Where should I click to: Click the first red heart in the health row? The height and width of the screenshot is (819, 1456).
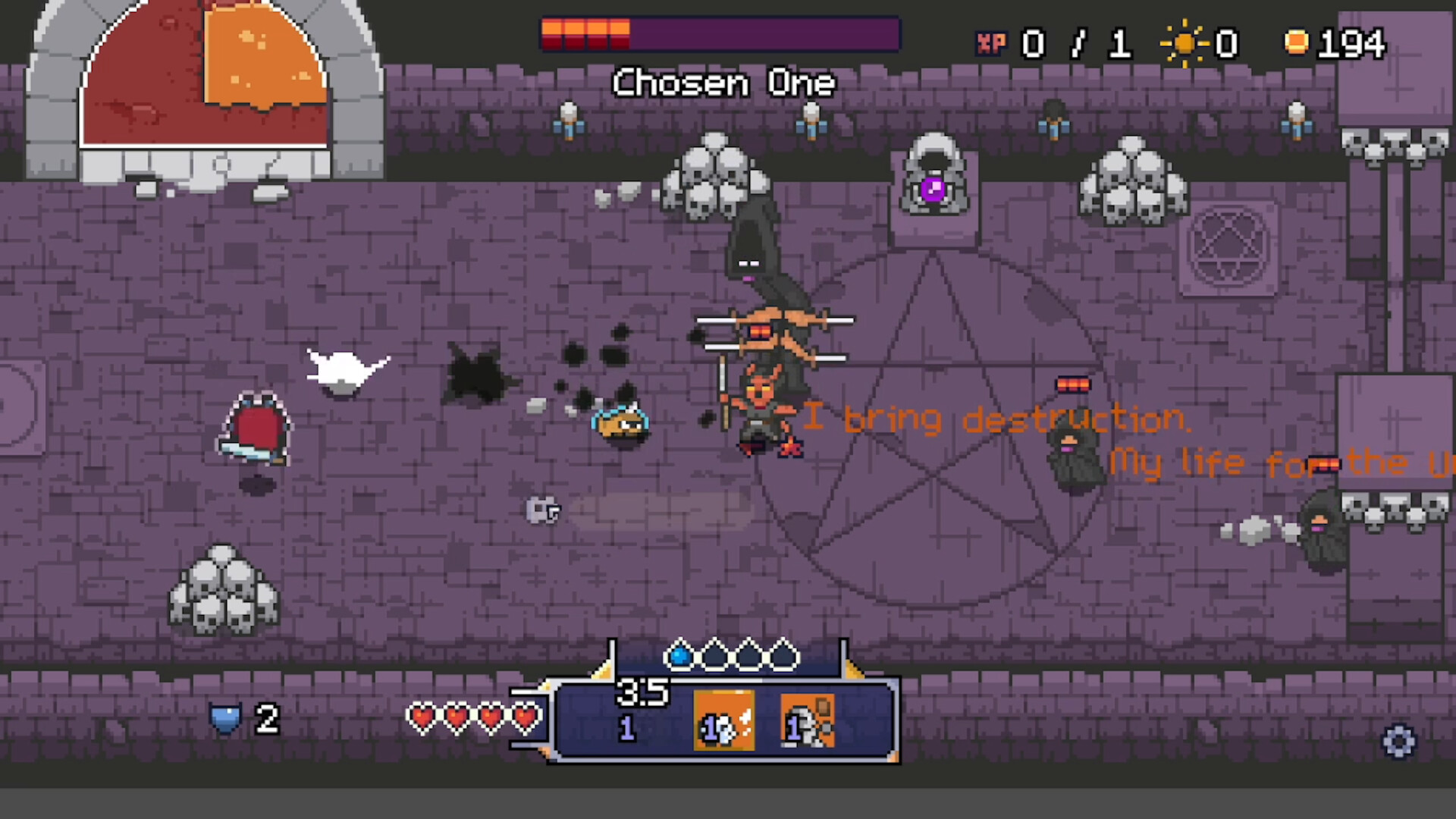423,718
